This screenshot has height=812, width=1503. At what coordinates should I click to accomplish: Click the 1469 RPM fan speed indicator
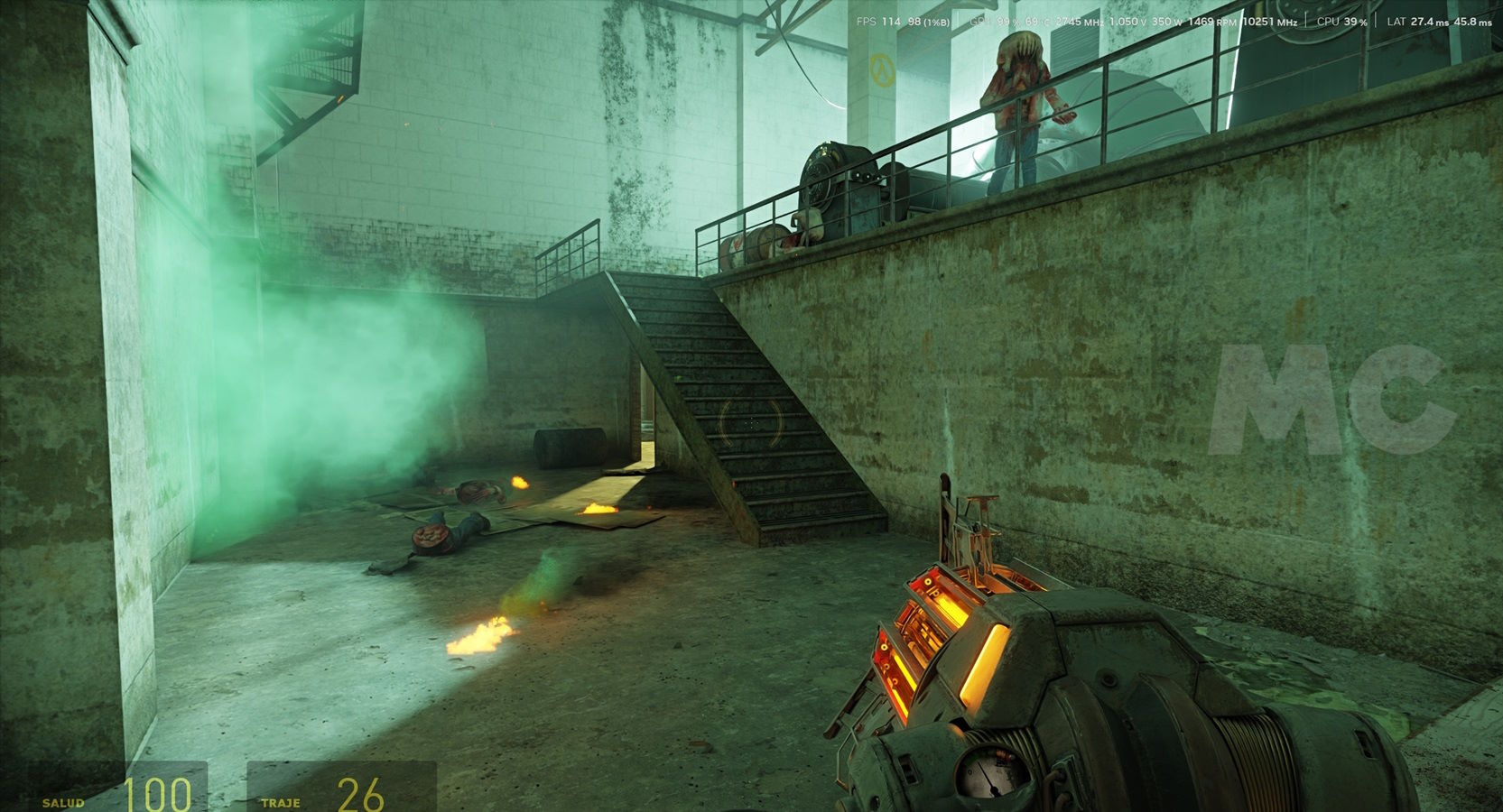pyautogui.click(x=1212, y=20)
